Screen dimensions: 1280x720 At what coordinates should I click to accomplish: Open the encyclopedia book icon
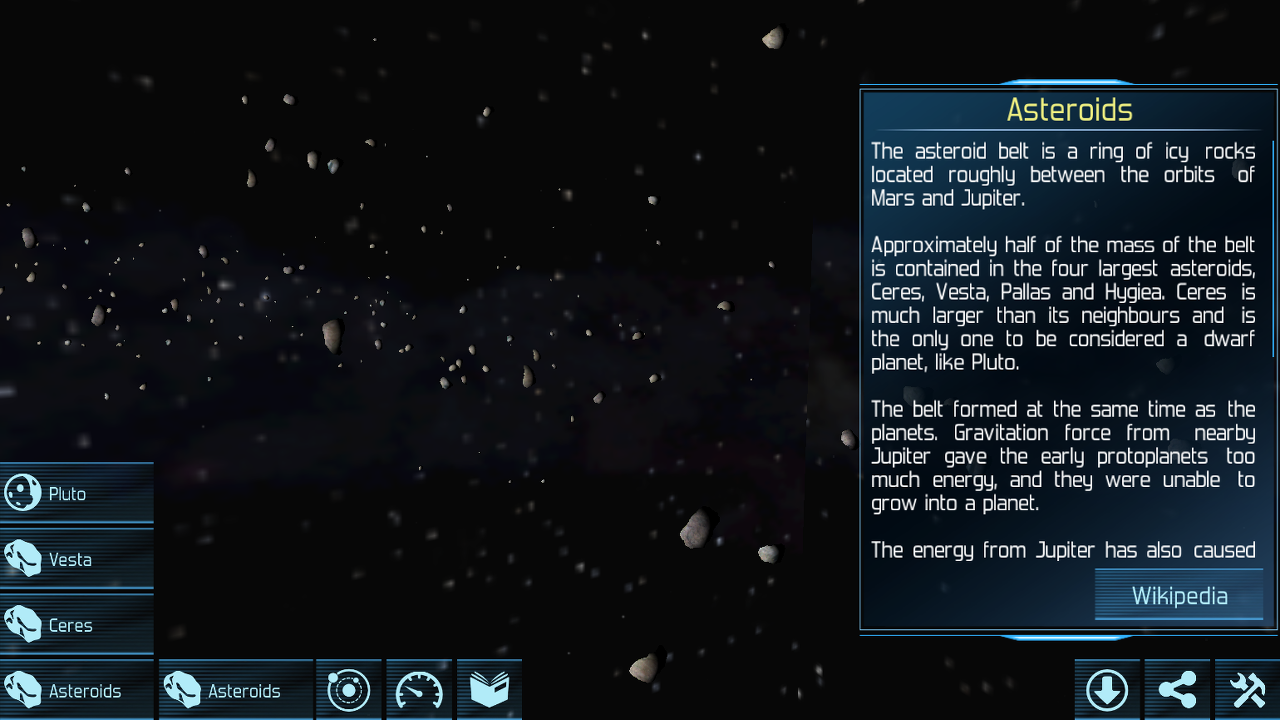489,689
